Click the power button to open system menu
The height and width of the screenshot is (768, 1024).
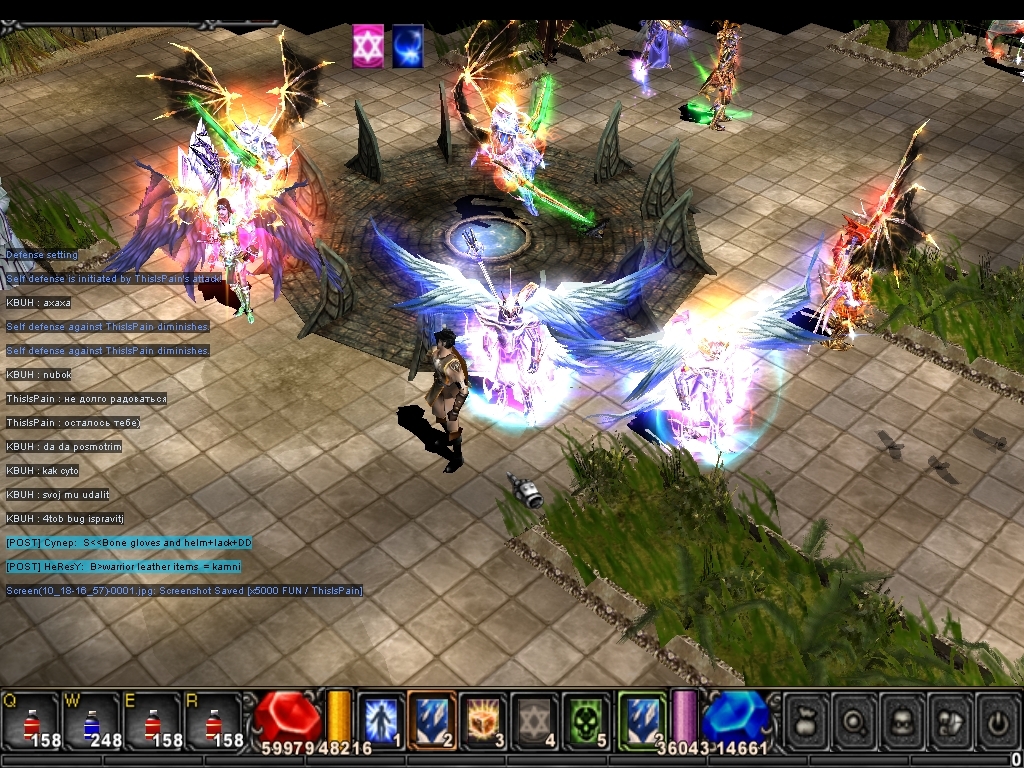pyautogui.click(x=997, y=720)
